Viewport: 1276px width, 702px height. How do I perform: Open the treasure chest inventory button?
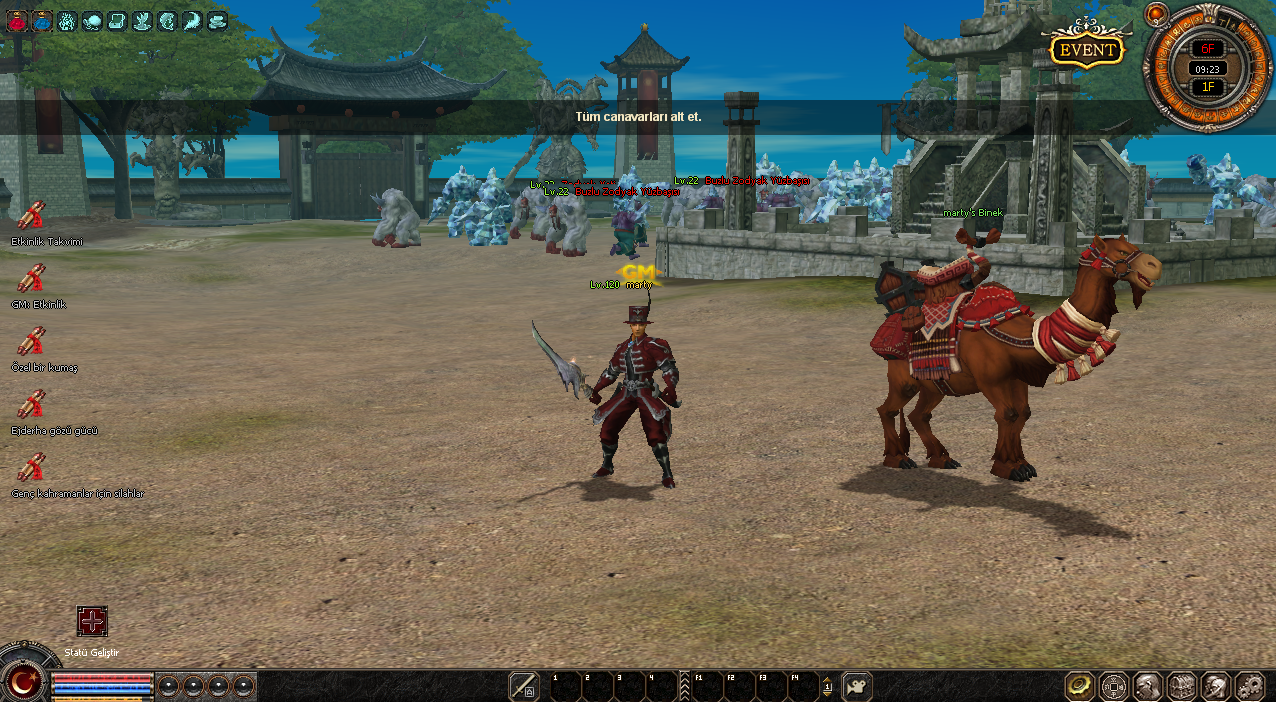(x=1181, y=686)
